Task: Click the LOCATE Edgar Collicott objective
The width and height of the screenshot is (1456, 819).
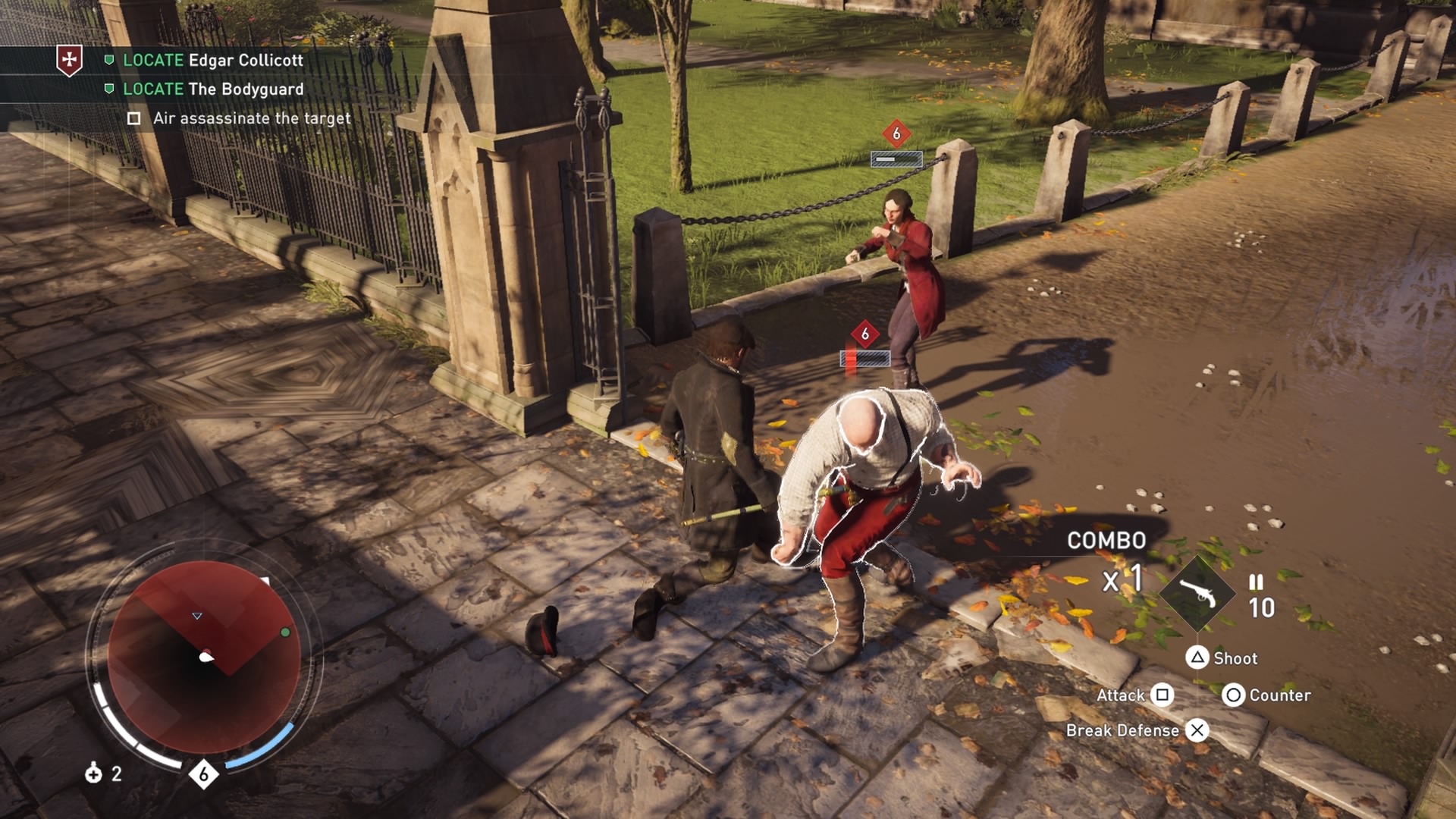Action: 212,60
